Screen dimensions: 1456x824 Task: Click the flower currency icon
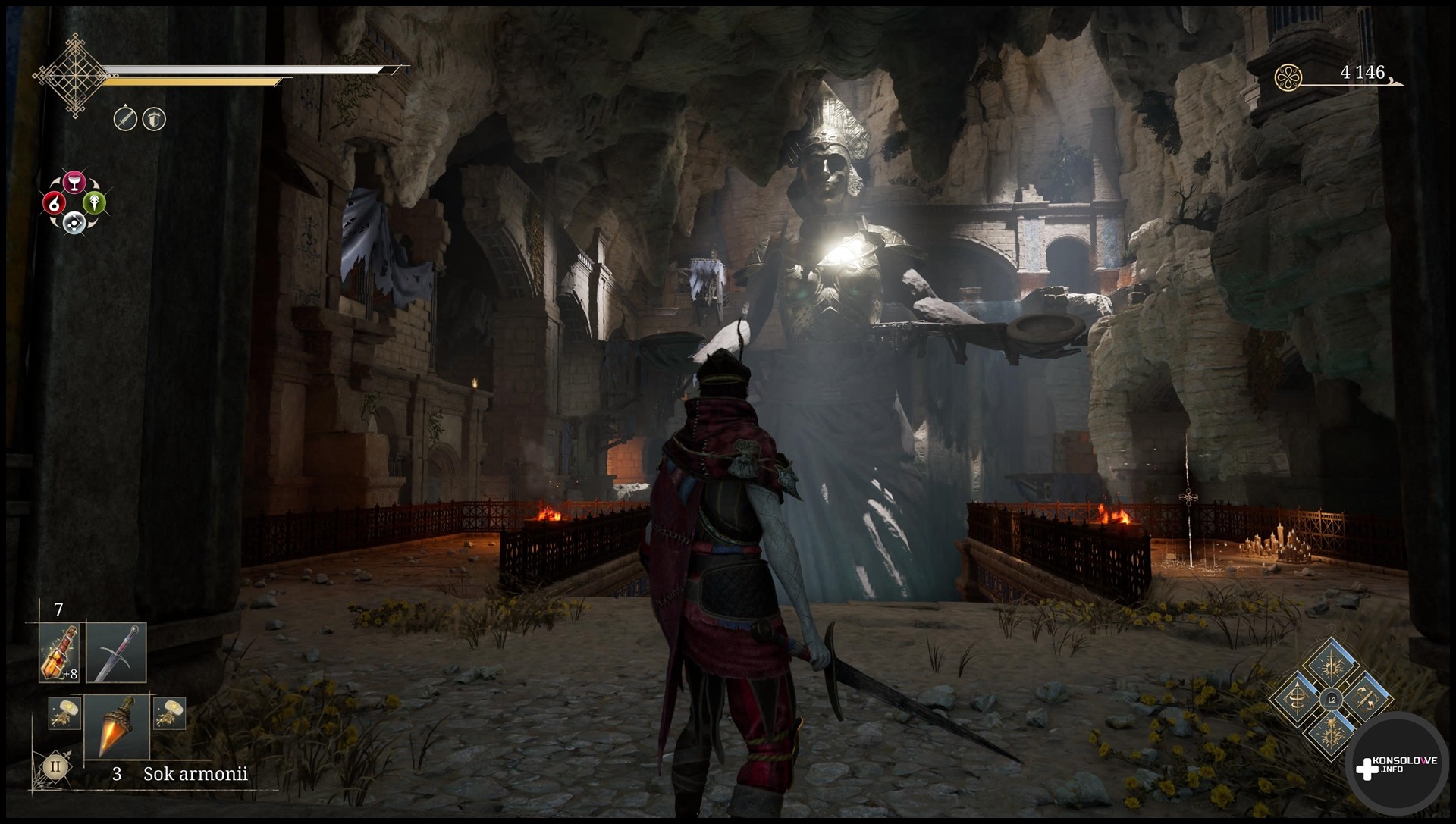(x=1288, y=76)
